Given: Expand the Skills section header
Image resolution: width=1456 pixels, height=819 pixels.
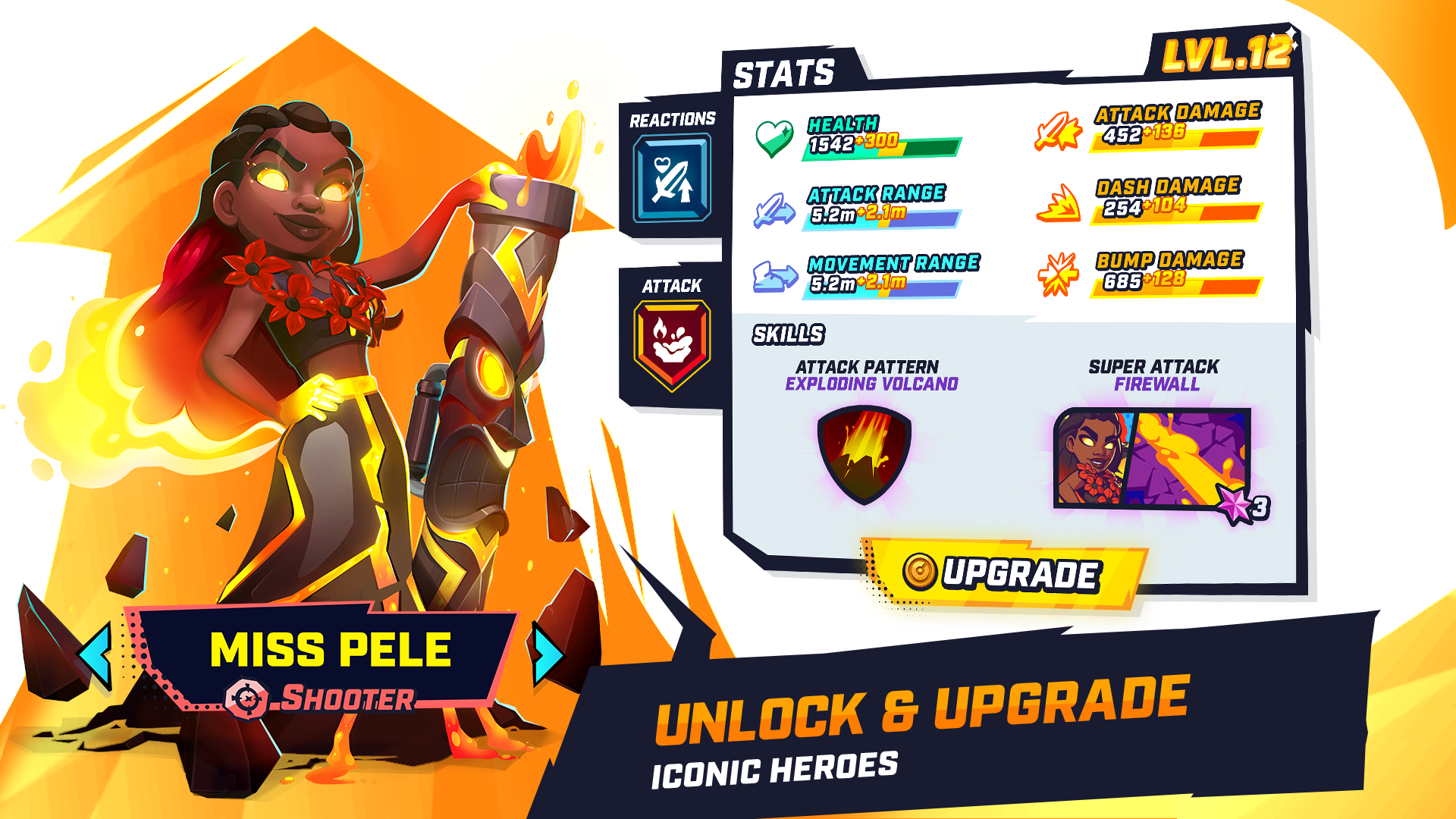Looking at the screenshot, I should [x=789, y=332].
